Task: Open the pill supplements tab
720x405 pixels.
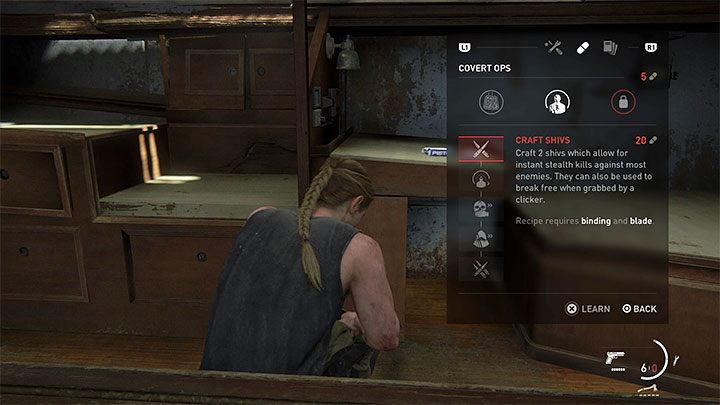Action: click(583, 47)
